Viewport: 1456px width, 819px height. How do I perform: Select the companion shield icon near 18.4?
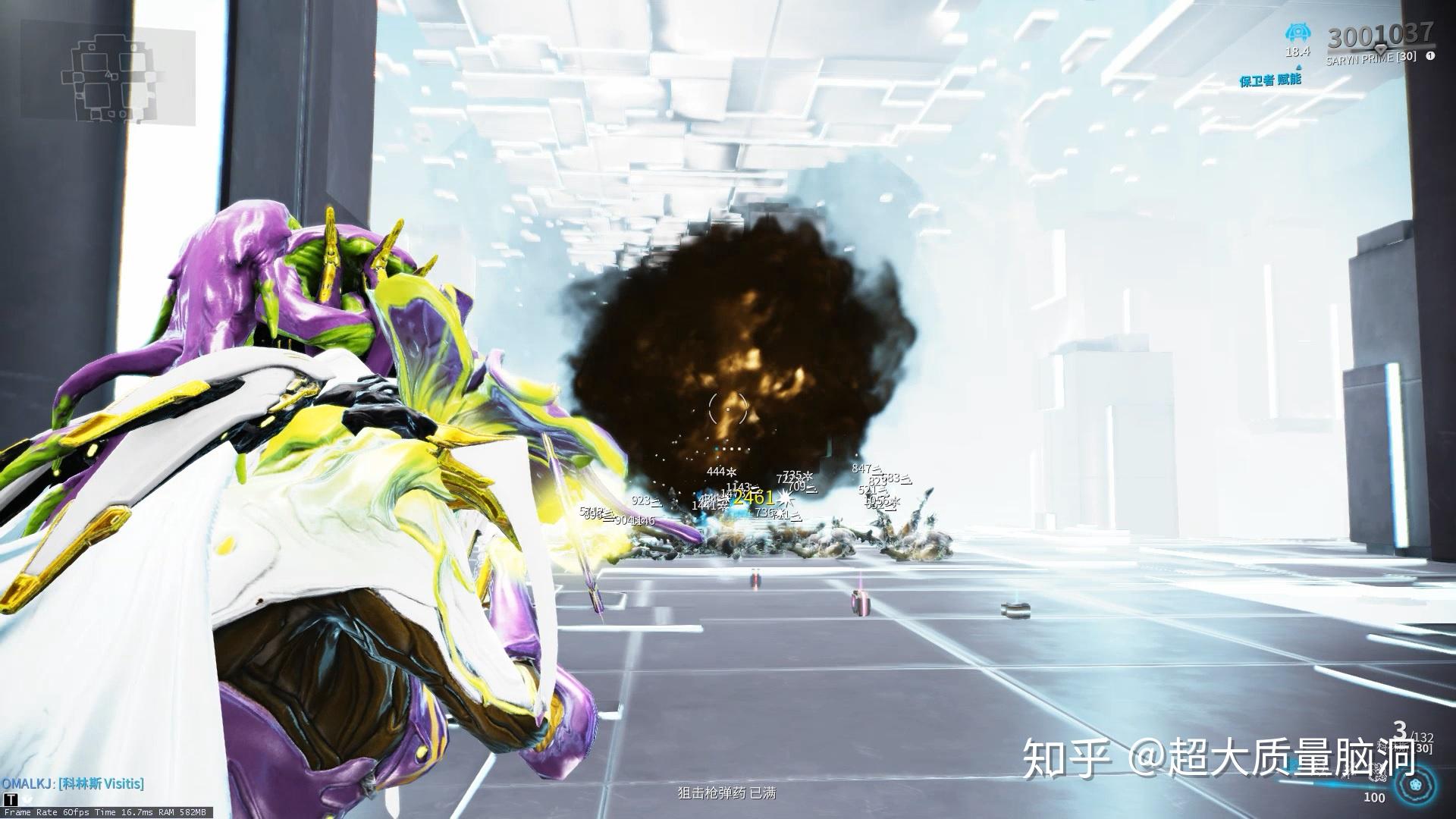point(1298,32)
